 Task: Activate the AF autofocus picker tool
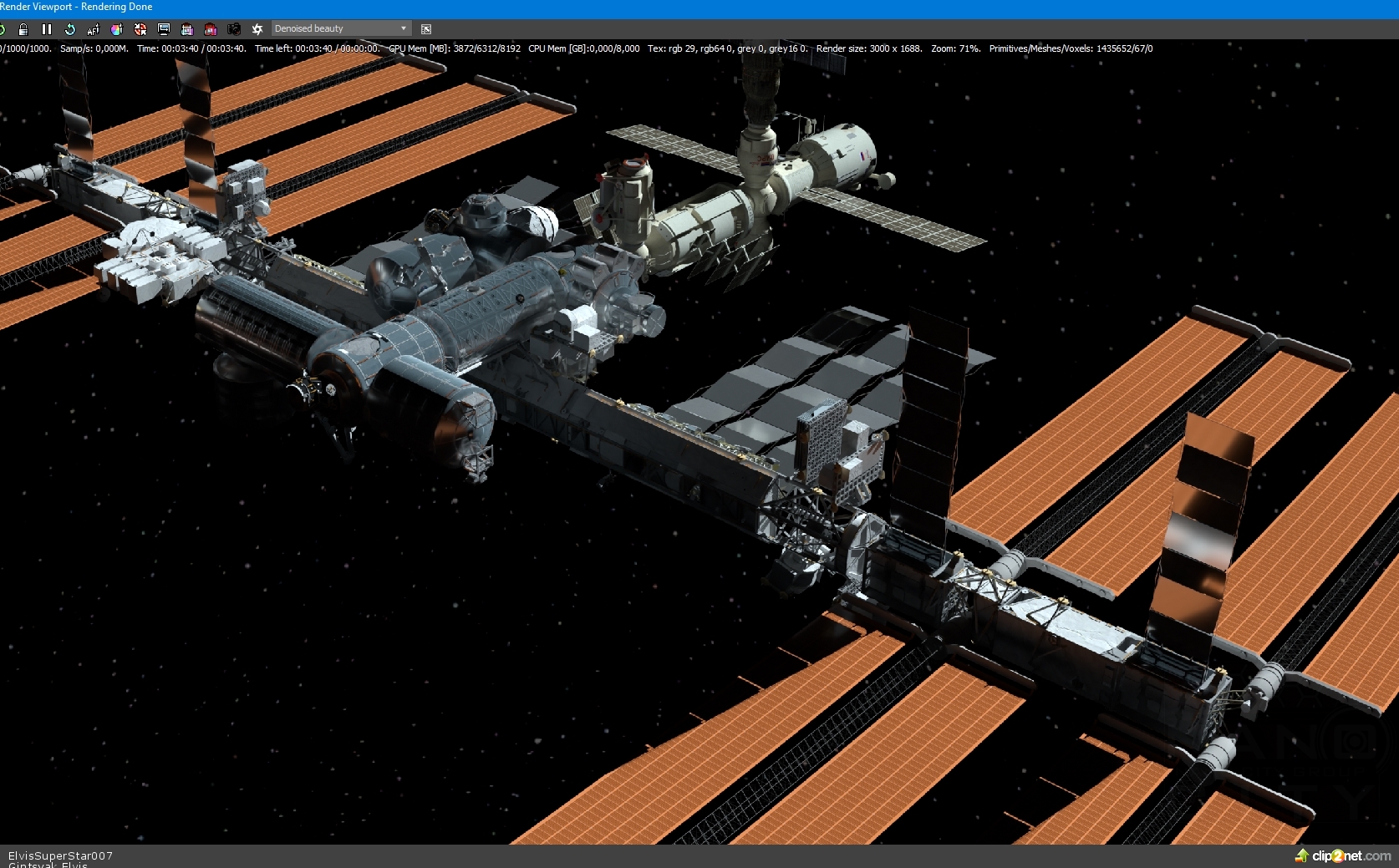tap(94, 29)
